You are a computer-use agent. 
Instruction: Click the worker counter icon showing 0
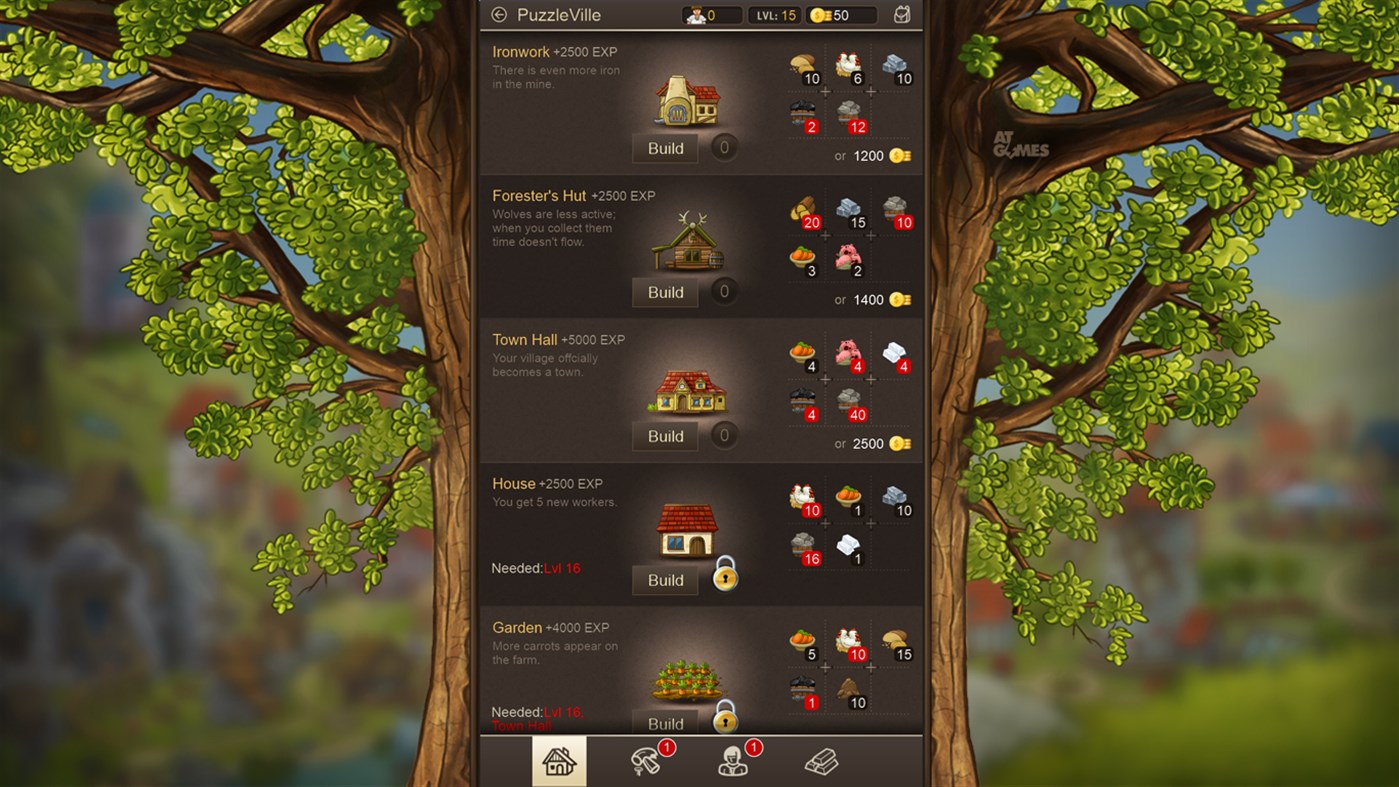711,15
